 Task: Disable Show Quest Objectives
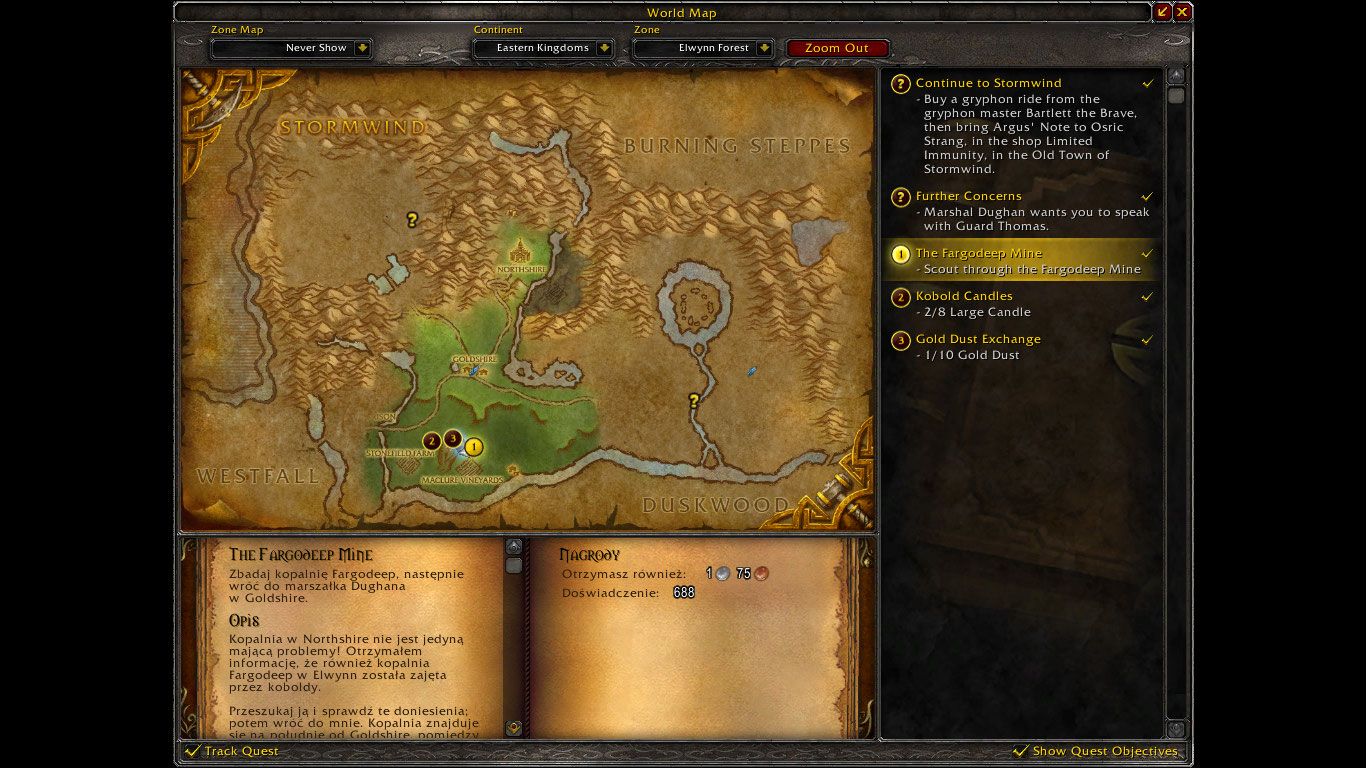coord(1022,750)
